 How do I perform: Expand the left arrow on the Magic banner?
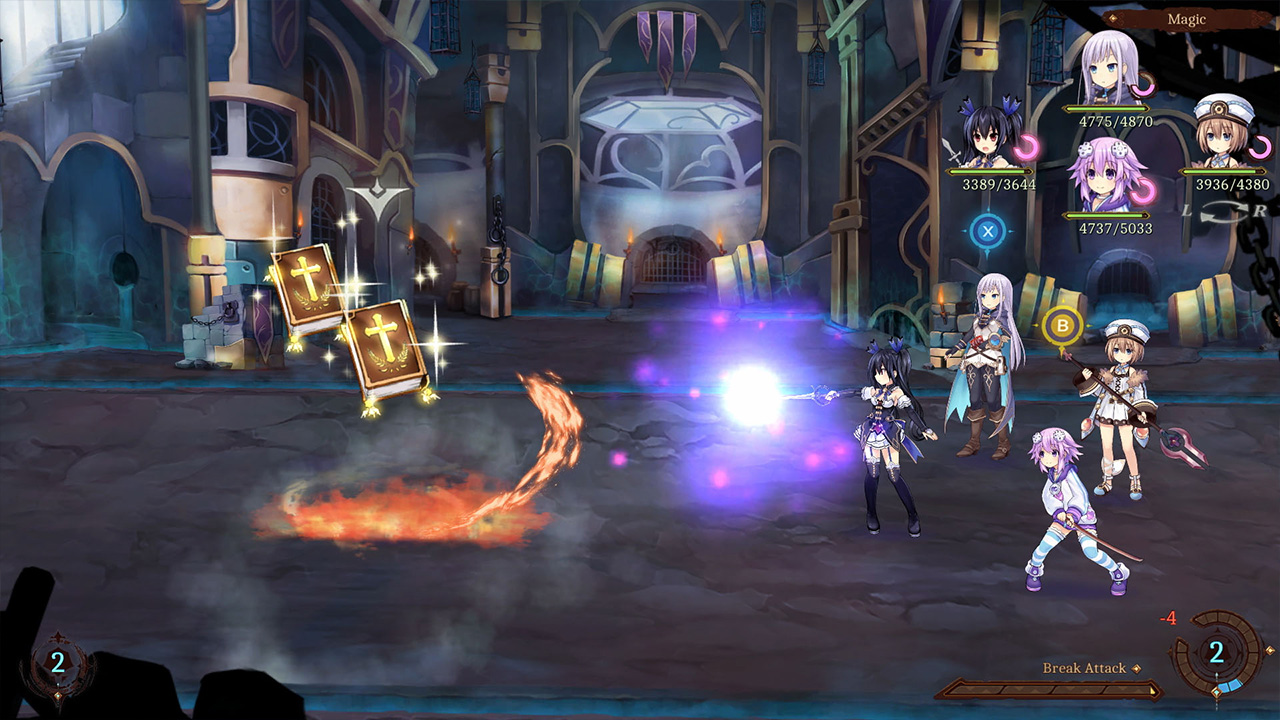[x=1115, y=17]
